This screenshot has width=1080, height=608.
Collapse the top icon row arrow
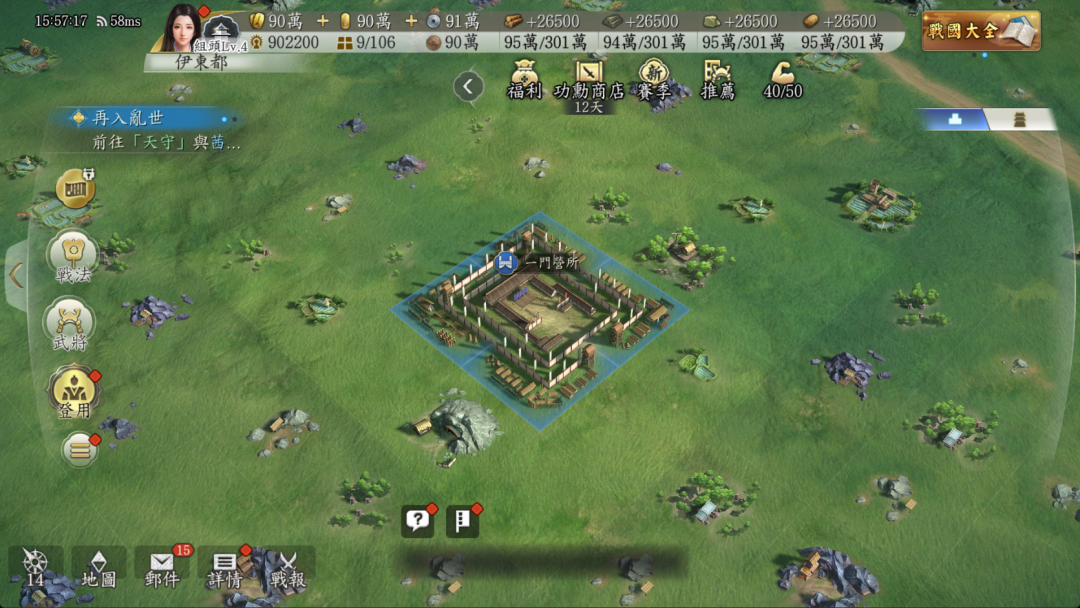[x=468, y=87]
